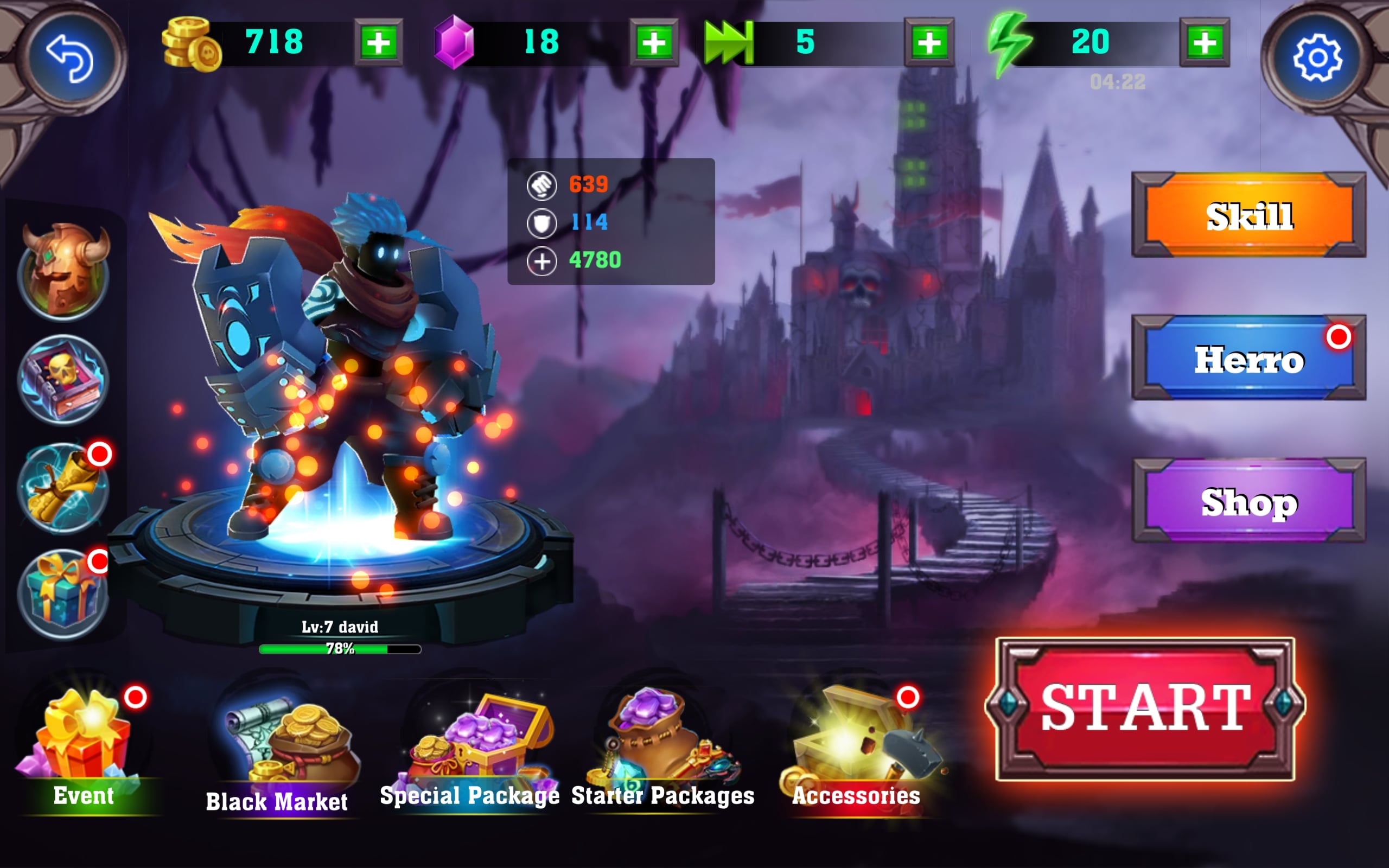View the Special Package offer
The image size is (1389, 868).
pos(470,746)
